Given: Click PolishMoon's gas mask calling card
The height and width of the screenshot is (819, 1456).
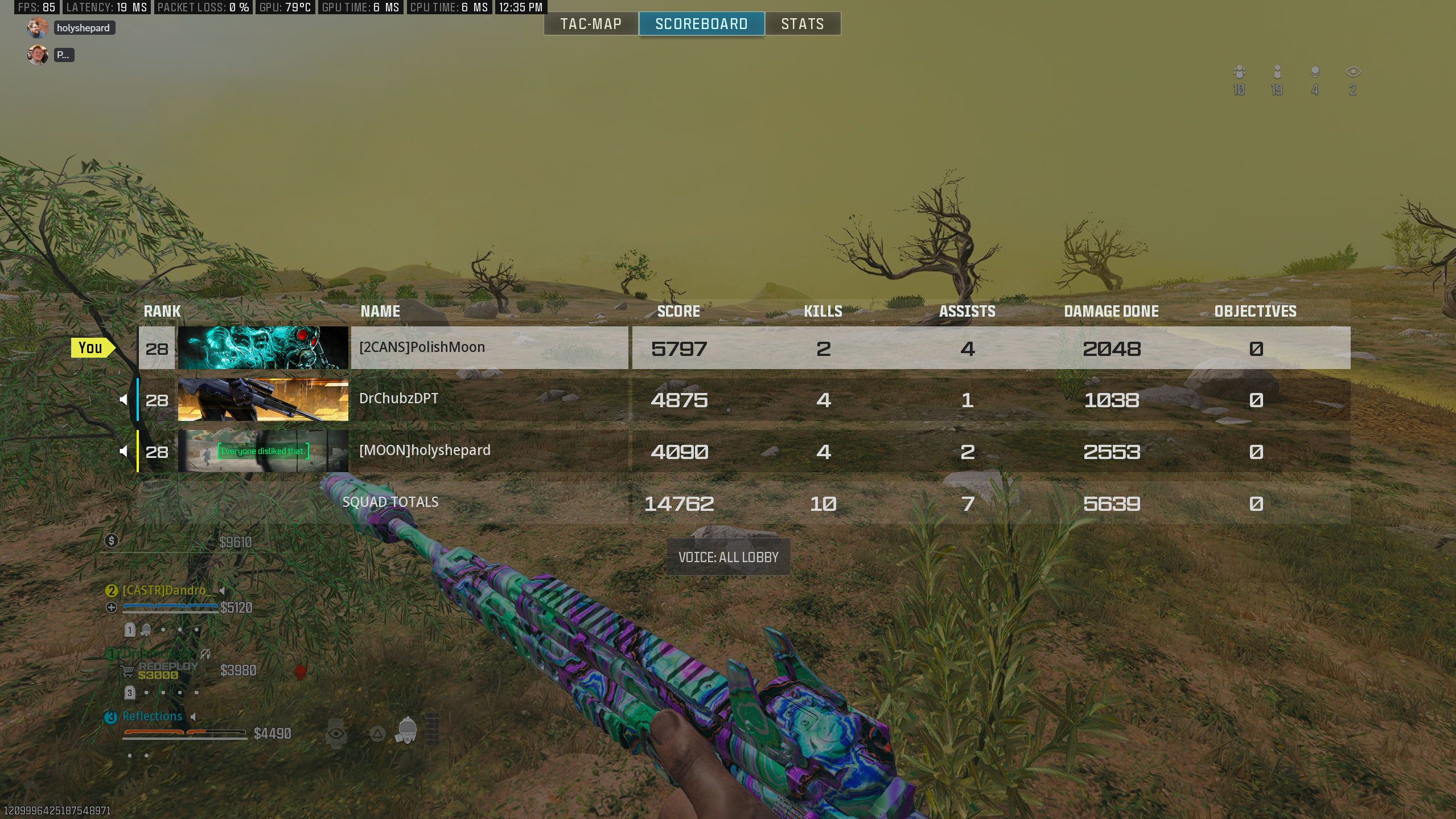Looking at the screenshot, I should point(263,347).
